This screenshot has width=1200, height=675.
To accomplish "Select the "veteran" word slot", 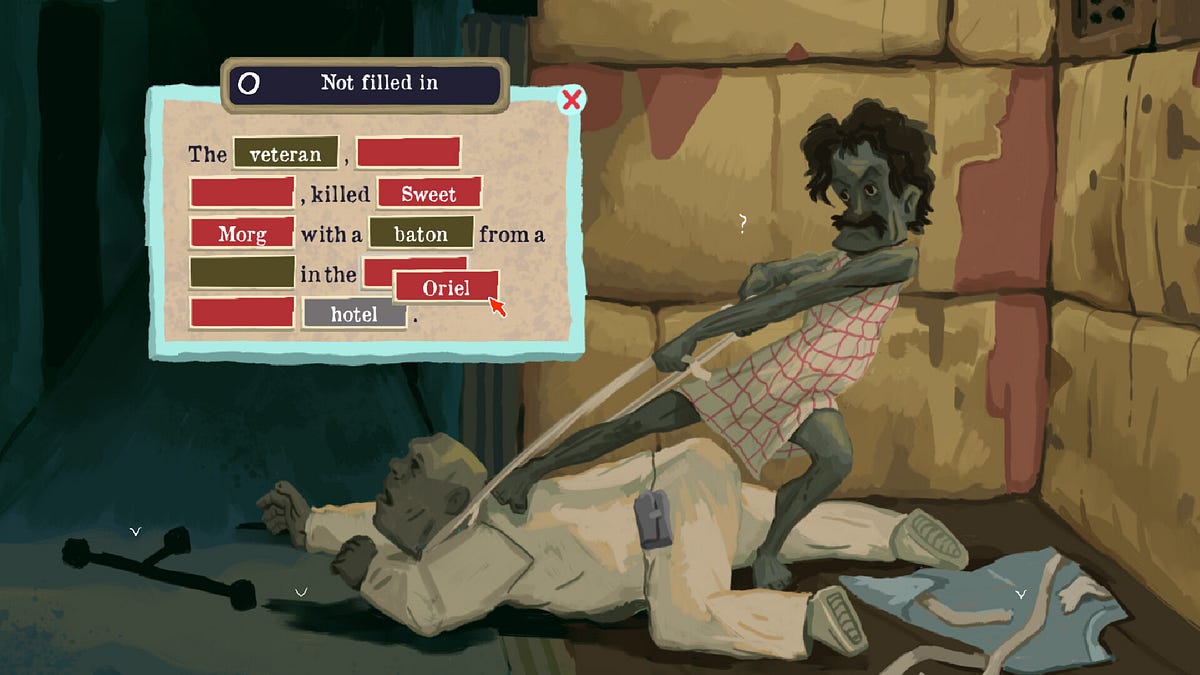I will [x=286, y=154].
